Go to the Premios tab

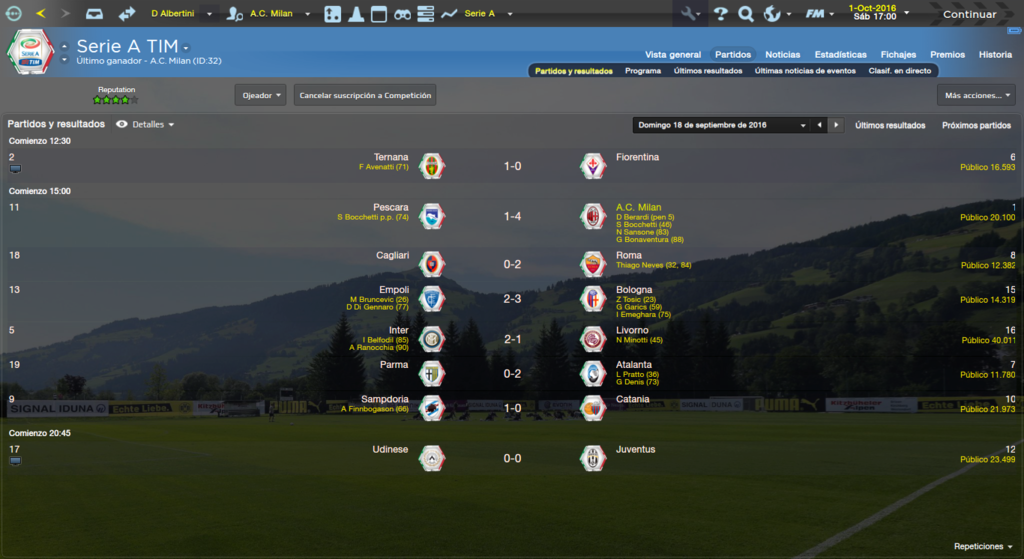click(947, 55)
